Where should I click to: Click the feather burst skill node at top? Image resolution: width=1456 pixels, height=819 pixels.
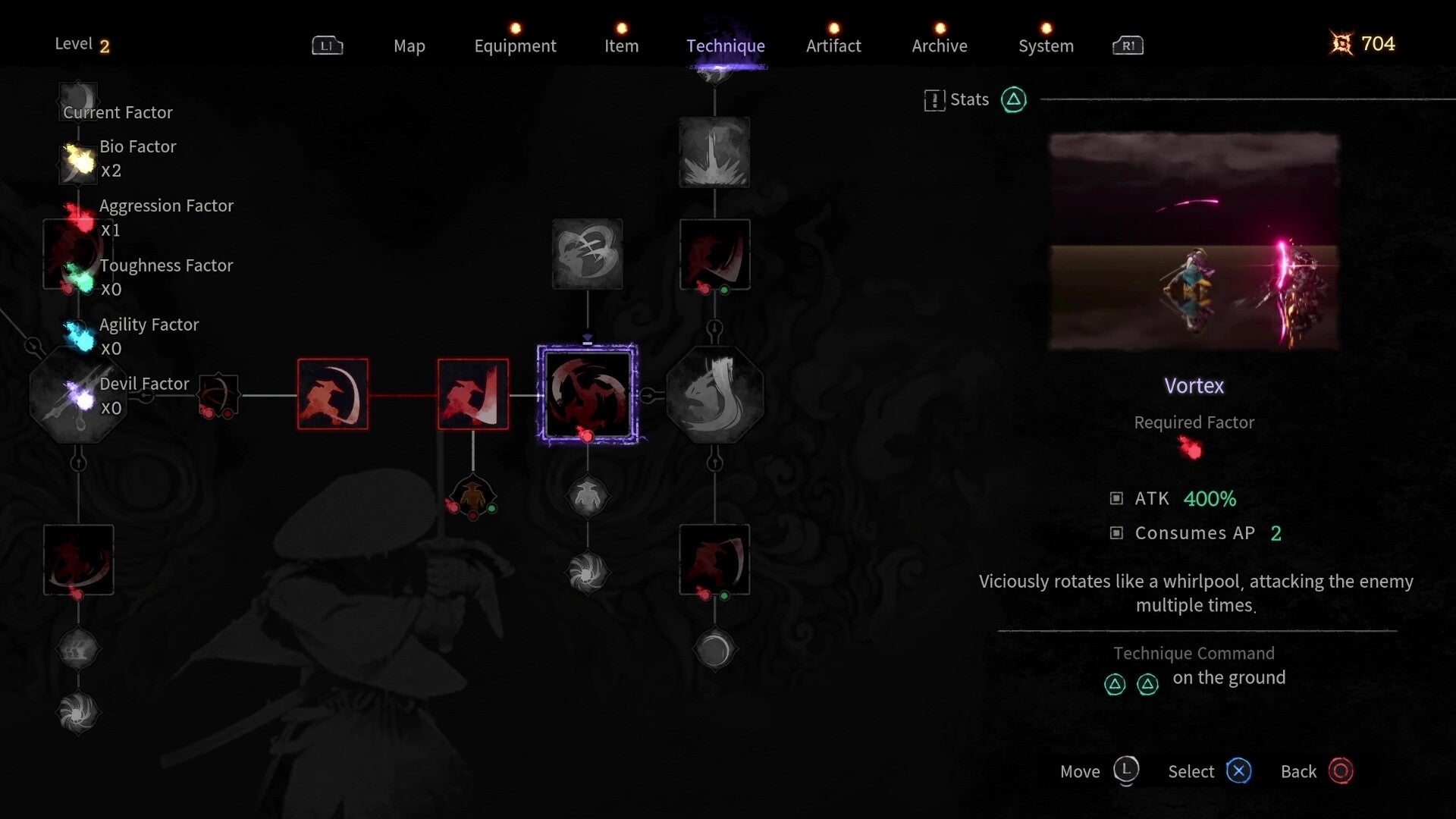714,152
